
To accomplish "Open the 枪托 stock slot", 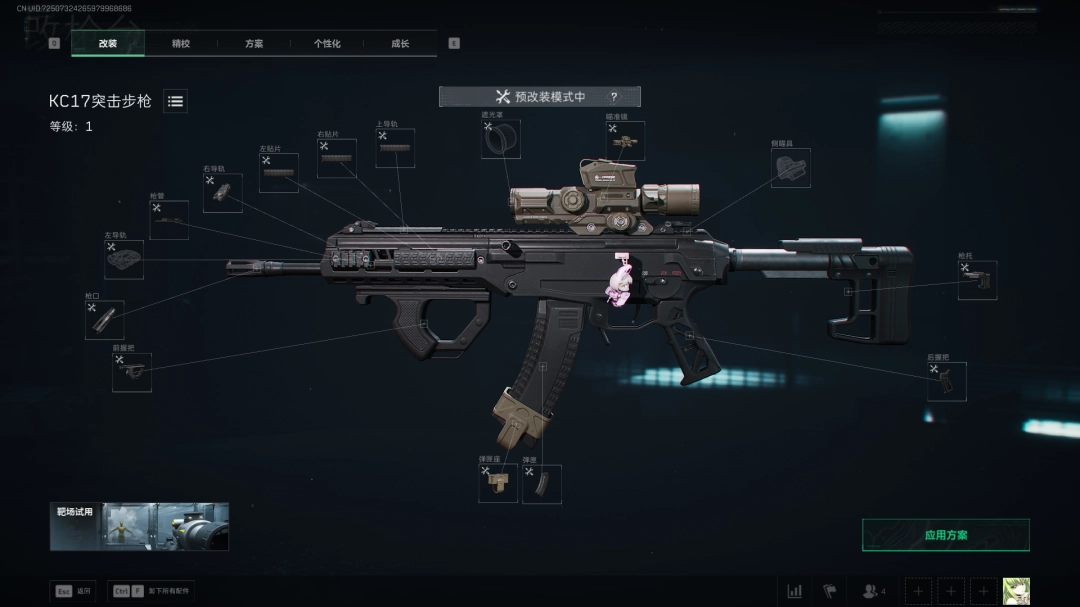I will [x=977, y=280].
